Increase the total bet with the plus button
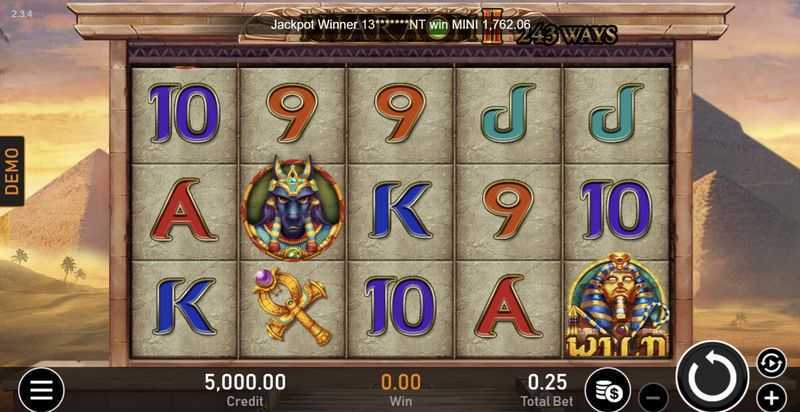Image resolution: width=800 pixels, height=412 pixels. (769, 395)
